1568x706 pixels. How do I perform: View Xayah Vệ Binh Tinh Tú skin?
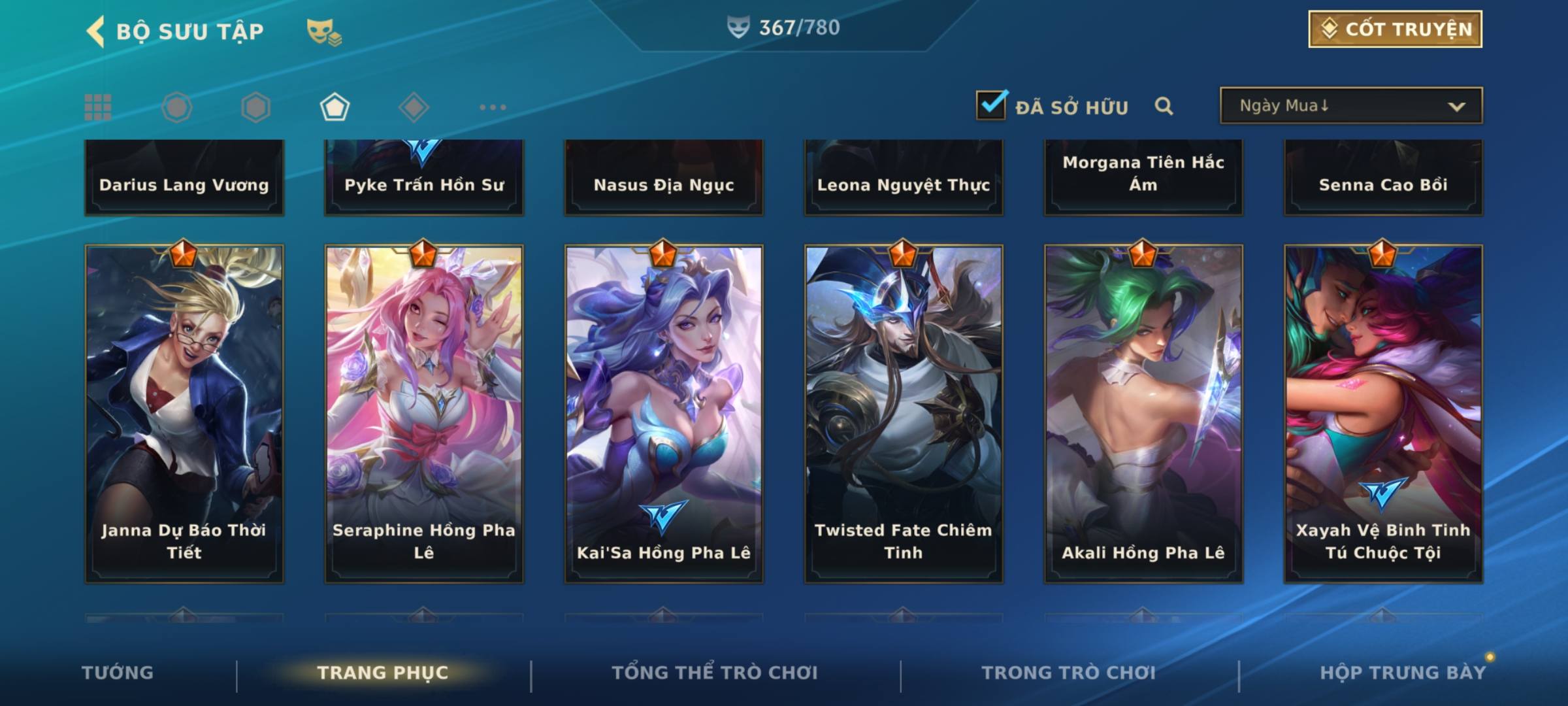[x=1383, y=413]
